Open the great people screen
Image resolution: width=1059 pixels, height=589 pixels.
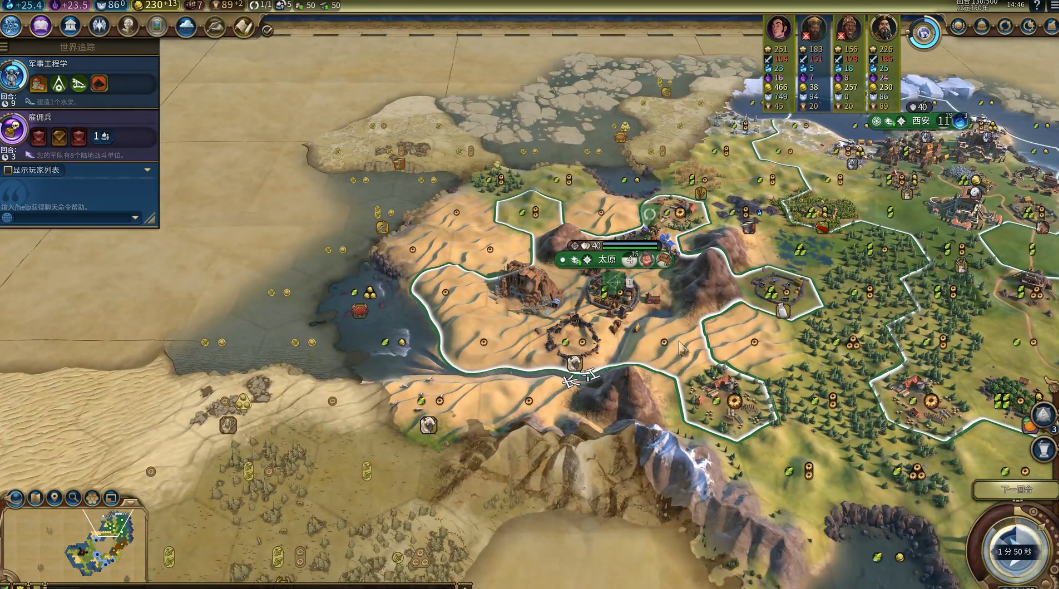129,26
